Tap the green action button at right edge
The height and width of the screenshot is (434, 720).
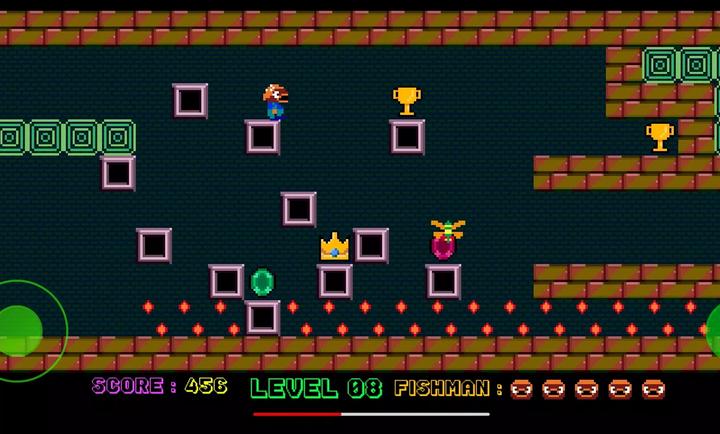click(712, 327)
